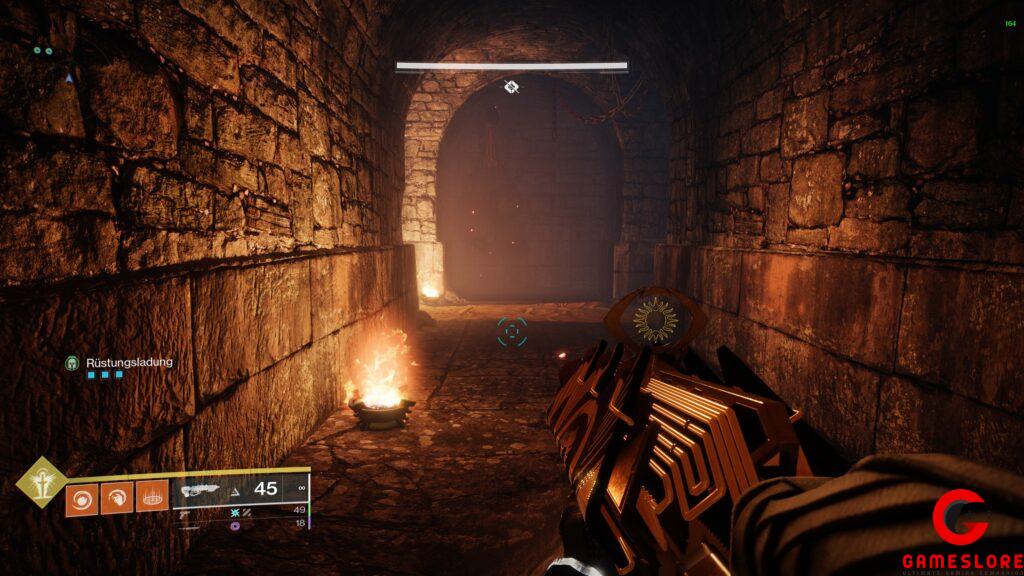The width and height of the screenshot is (1024, 576).
Task: Use the orange rift class ability icon
Action: (151, 498)
